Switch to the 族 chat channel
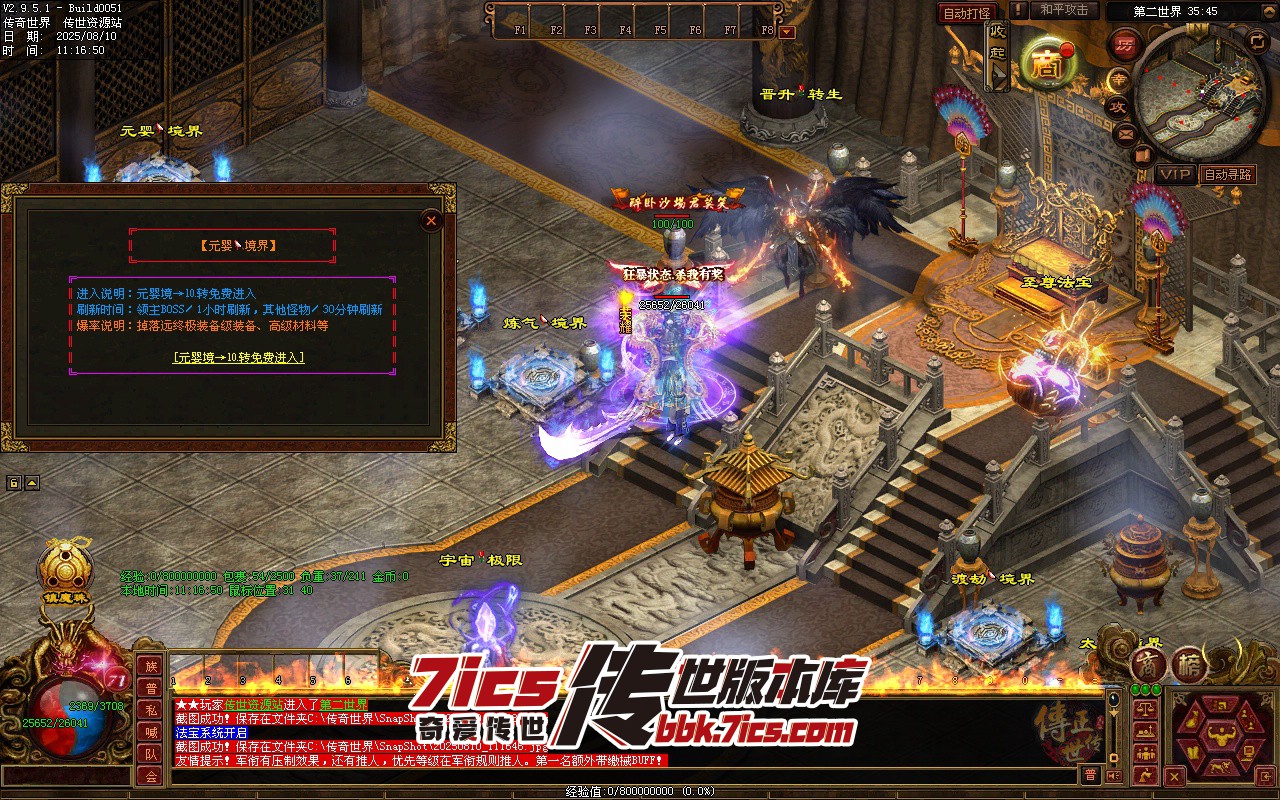The width and height of the screenshot is (1280, 800). pos(150,667)
